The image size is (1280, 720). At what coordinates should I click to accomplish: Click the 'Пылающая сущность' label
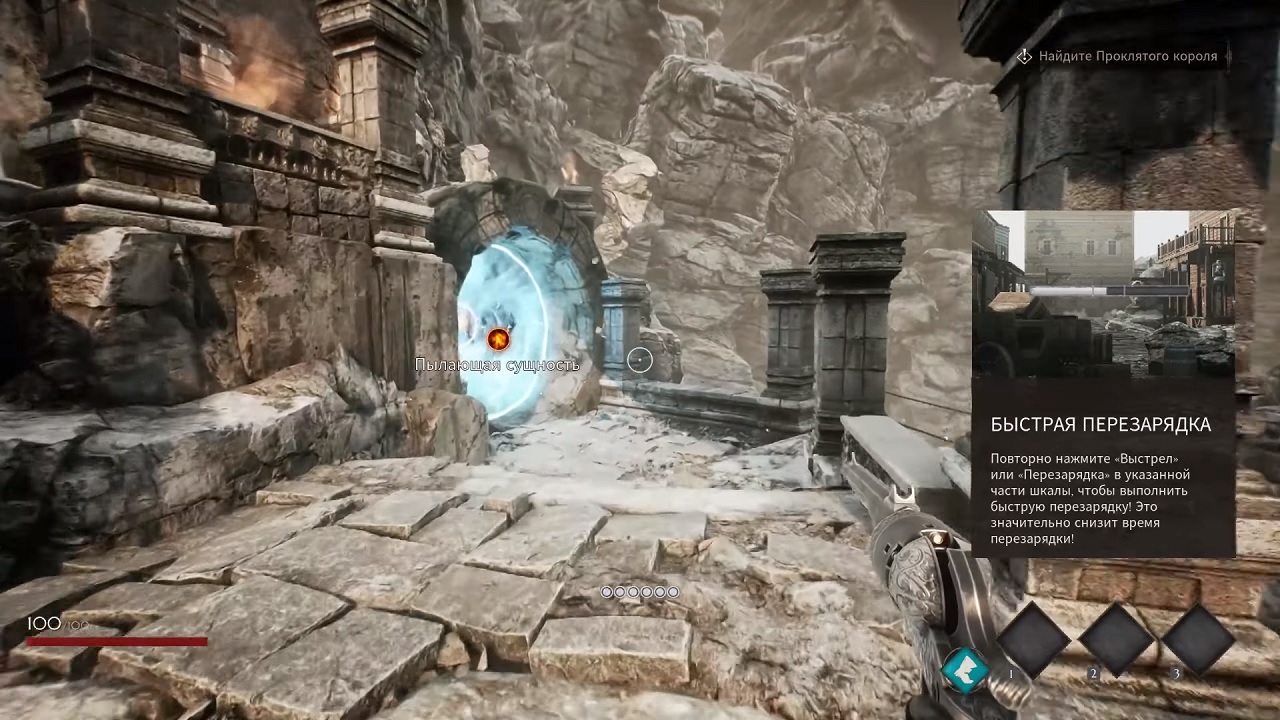[498, 365]
